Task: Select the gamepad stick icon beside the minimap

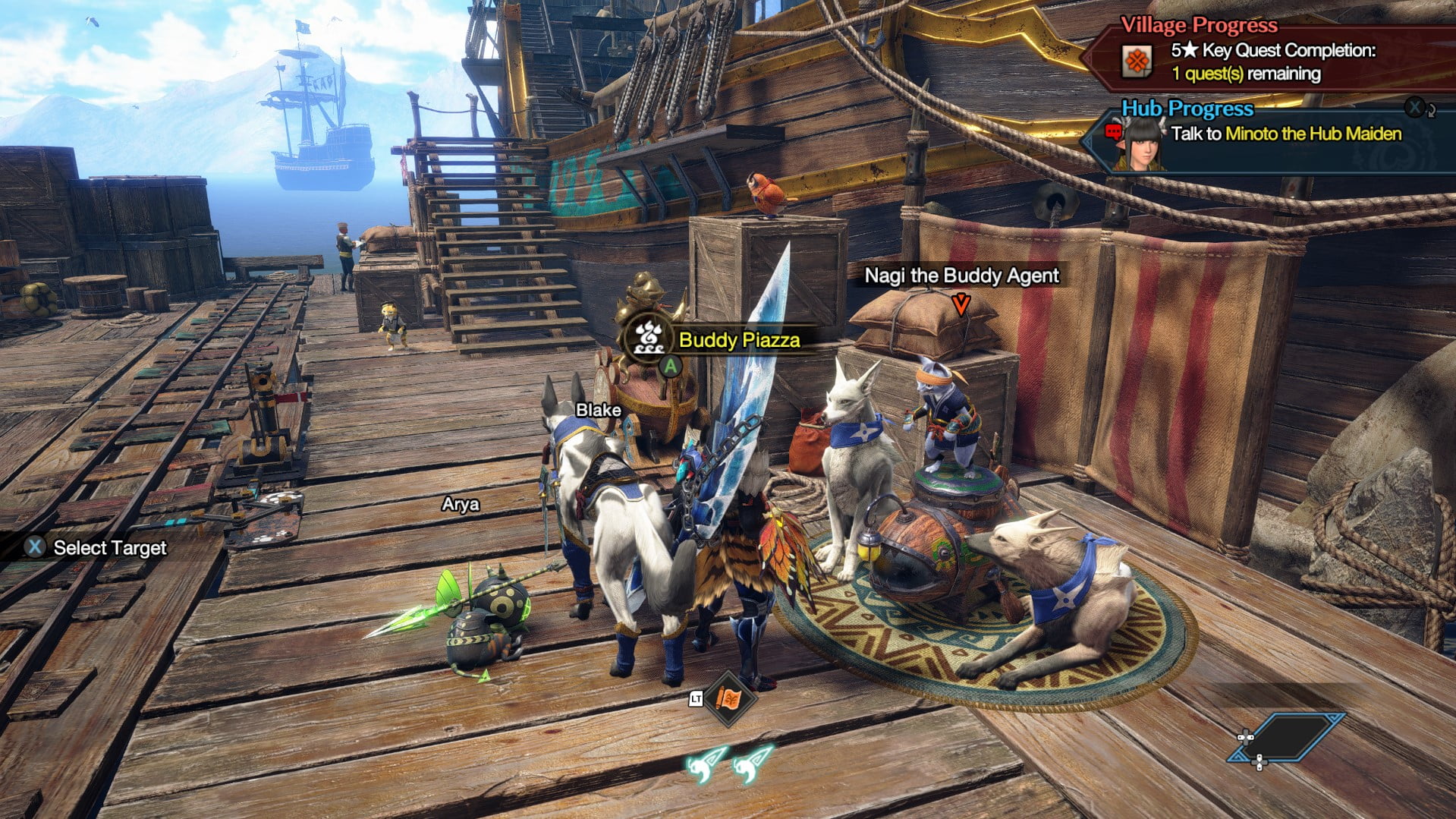Action: click(1245, 737)
